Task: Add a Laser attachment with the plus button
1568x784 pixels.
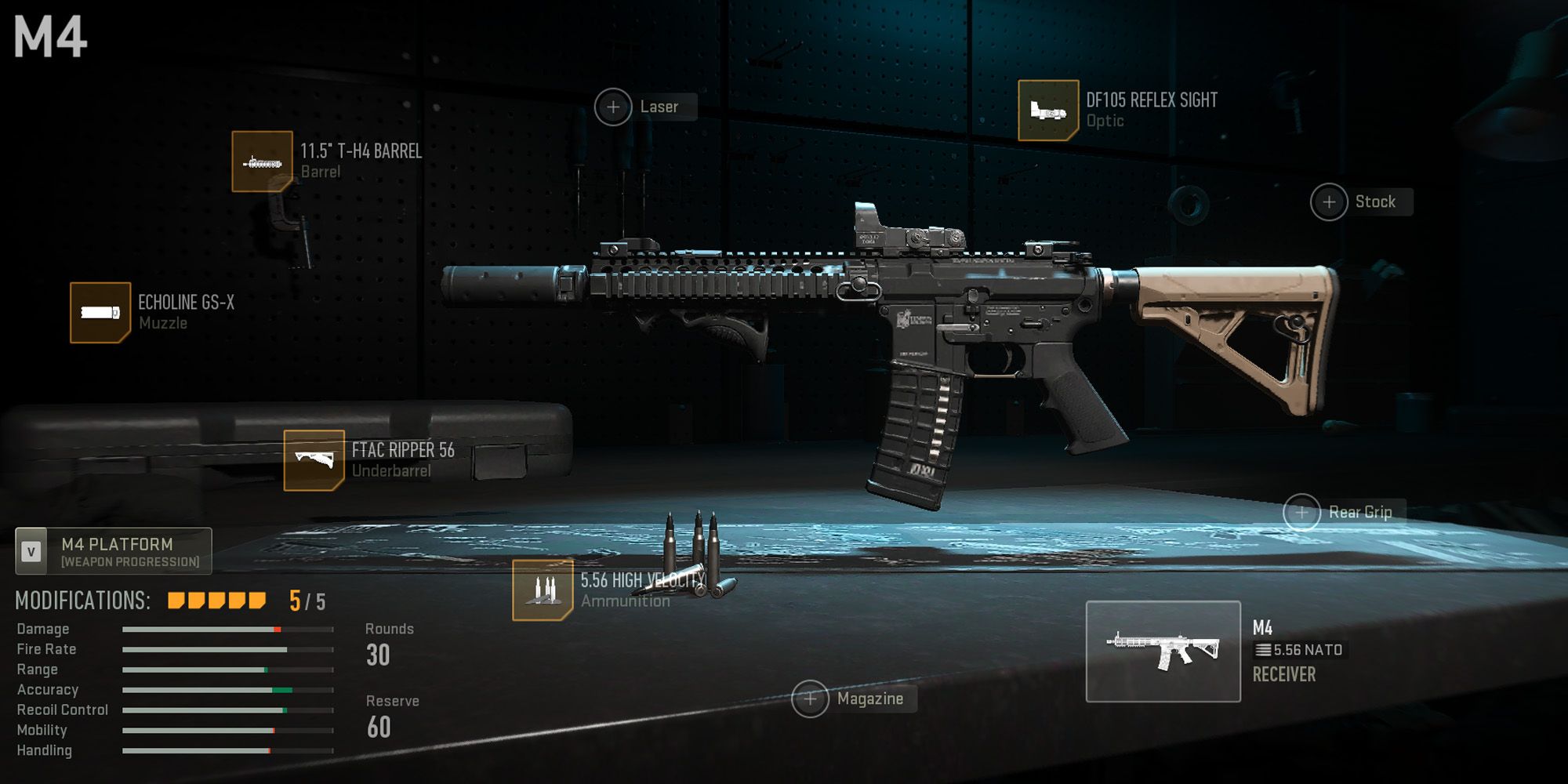Action: pos(614,105)
